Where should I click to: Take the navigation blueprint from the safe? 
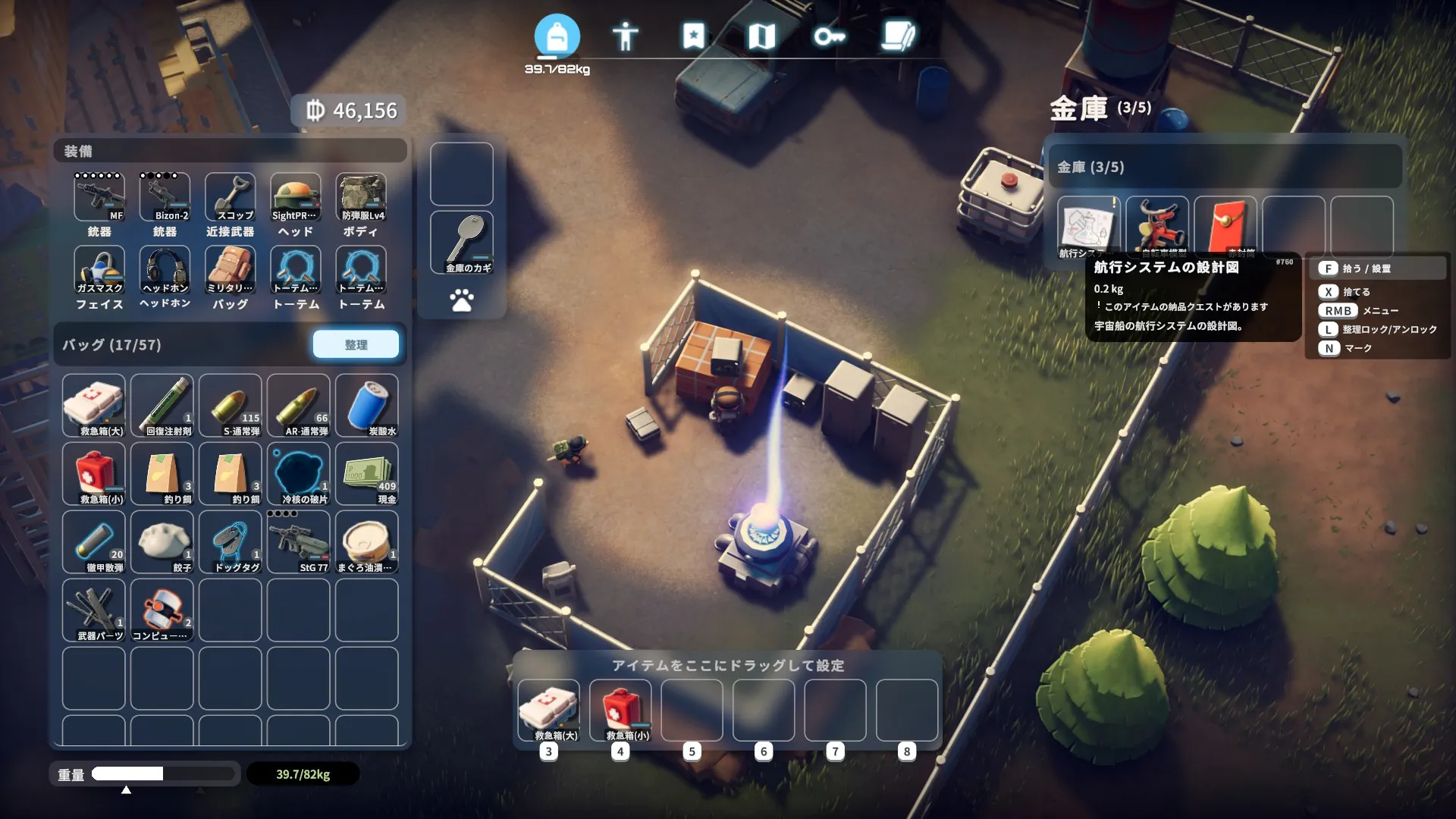point(1088,227)
